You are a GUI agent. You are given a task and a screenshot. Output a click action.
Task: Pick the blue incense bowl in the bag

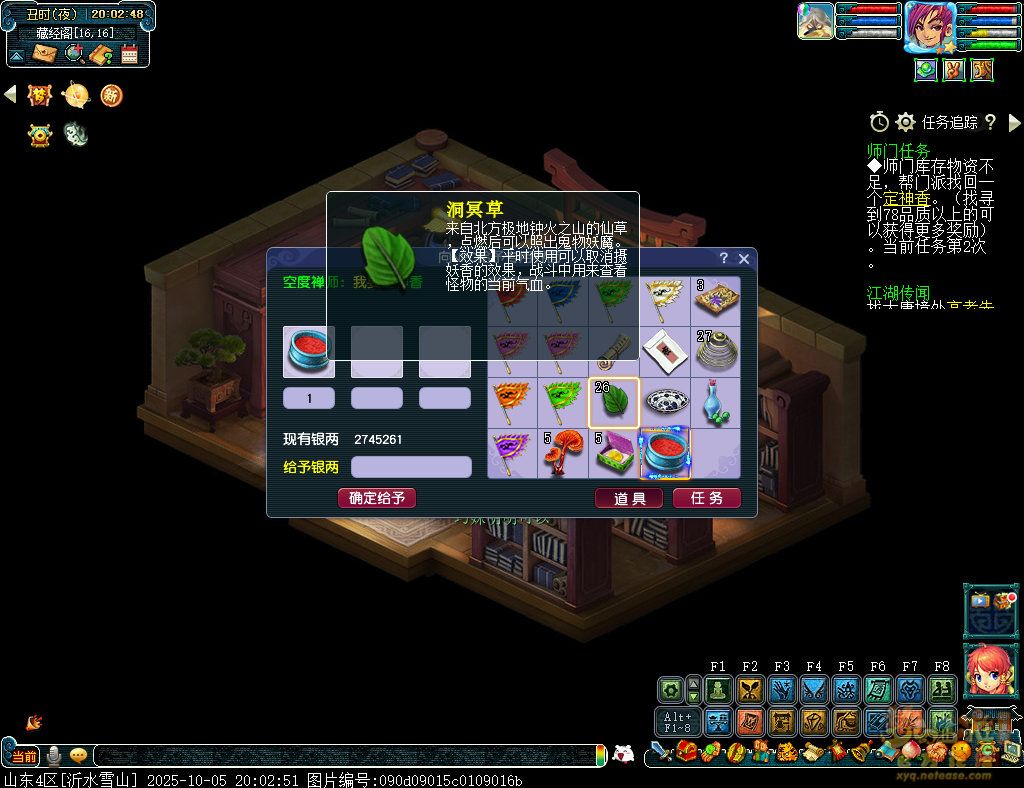[x=665, y=454]
